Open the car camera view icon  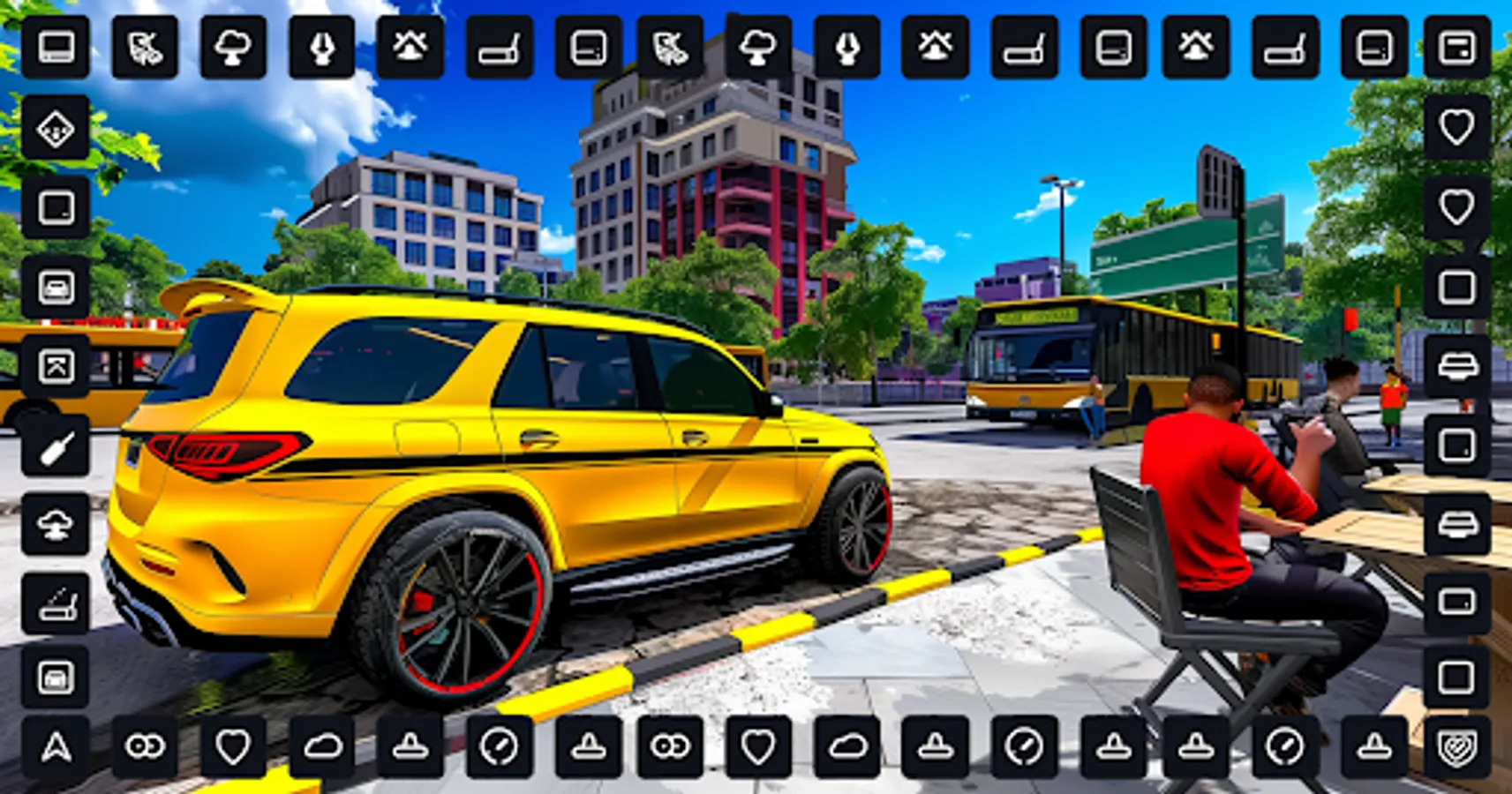tap(55, 284)
